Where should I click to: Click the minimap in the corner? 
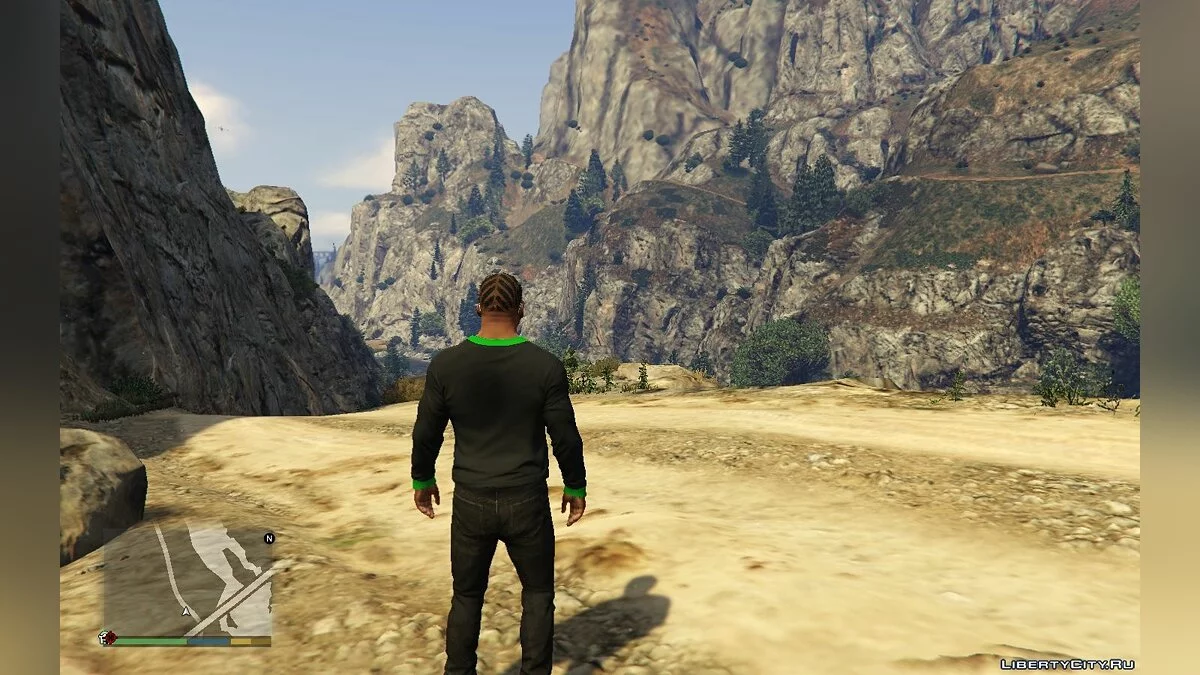187,582
